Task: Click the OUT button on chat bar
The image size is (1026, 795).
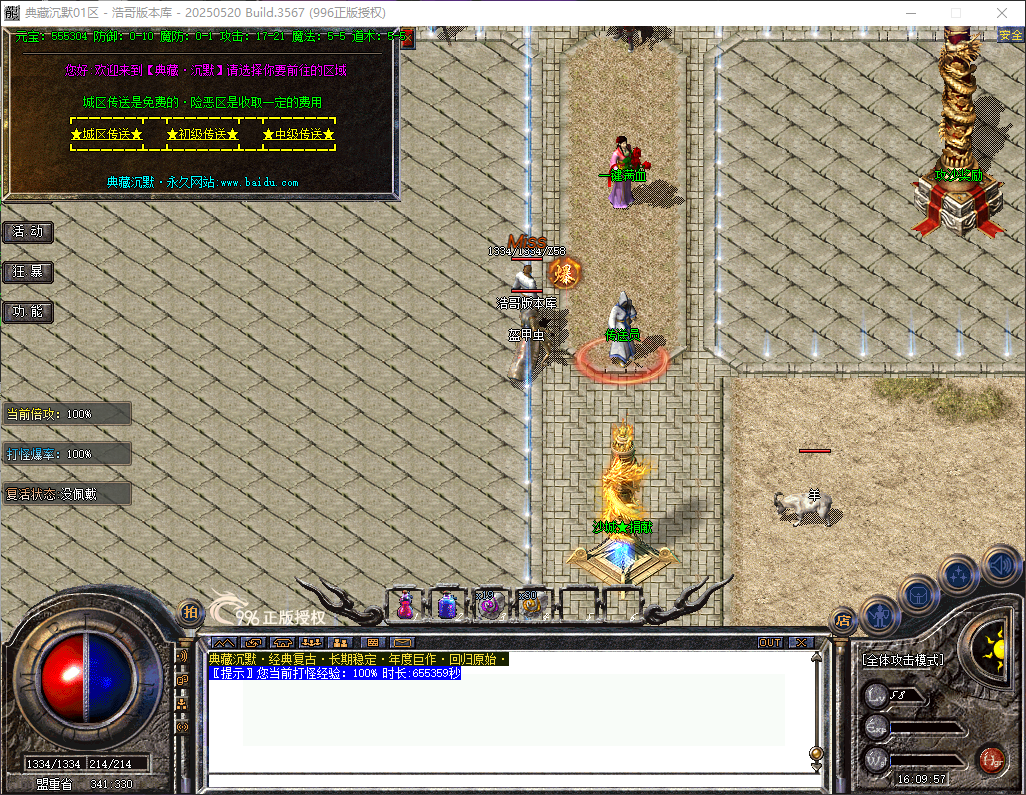Action: (x=770, y=642)
